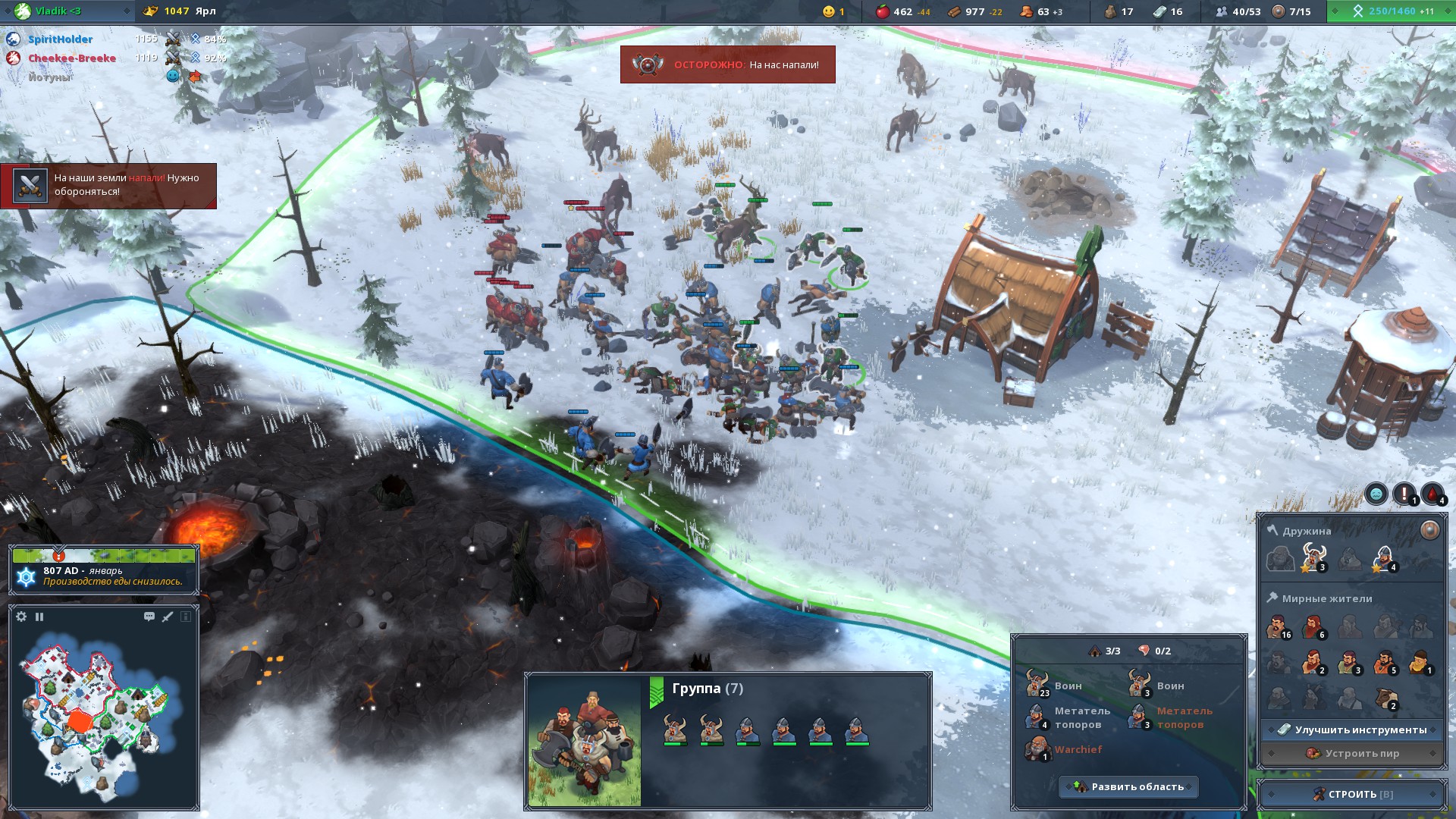Click the exclamation warning icon above Дружина panel
The width and height of the screenshot is (1456, 819).
pyautogui.click(x=1404, y=494)
